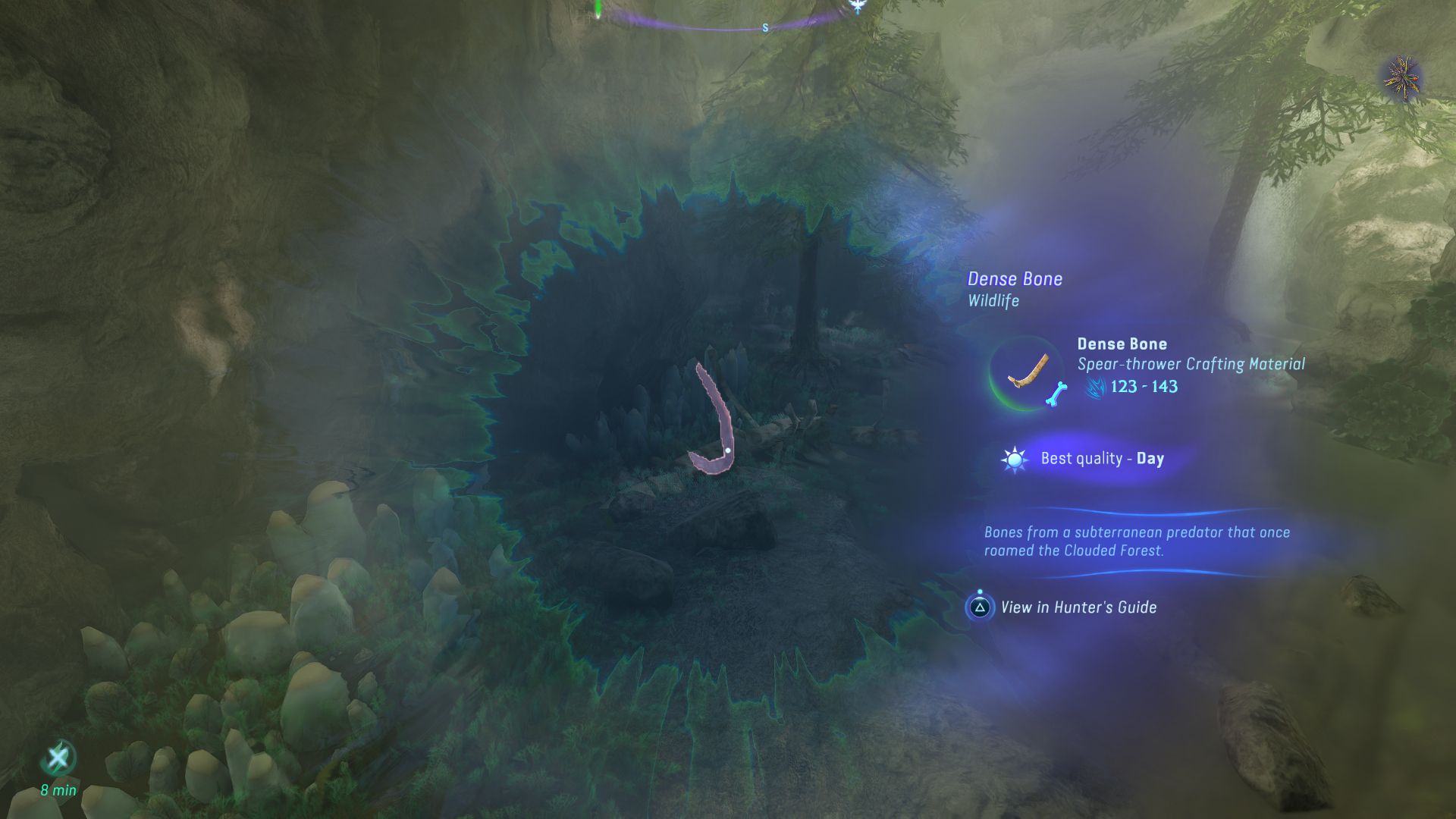
Task: Toggle the Day quality indicator
Action: pos(1149,458)
